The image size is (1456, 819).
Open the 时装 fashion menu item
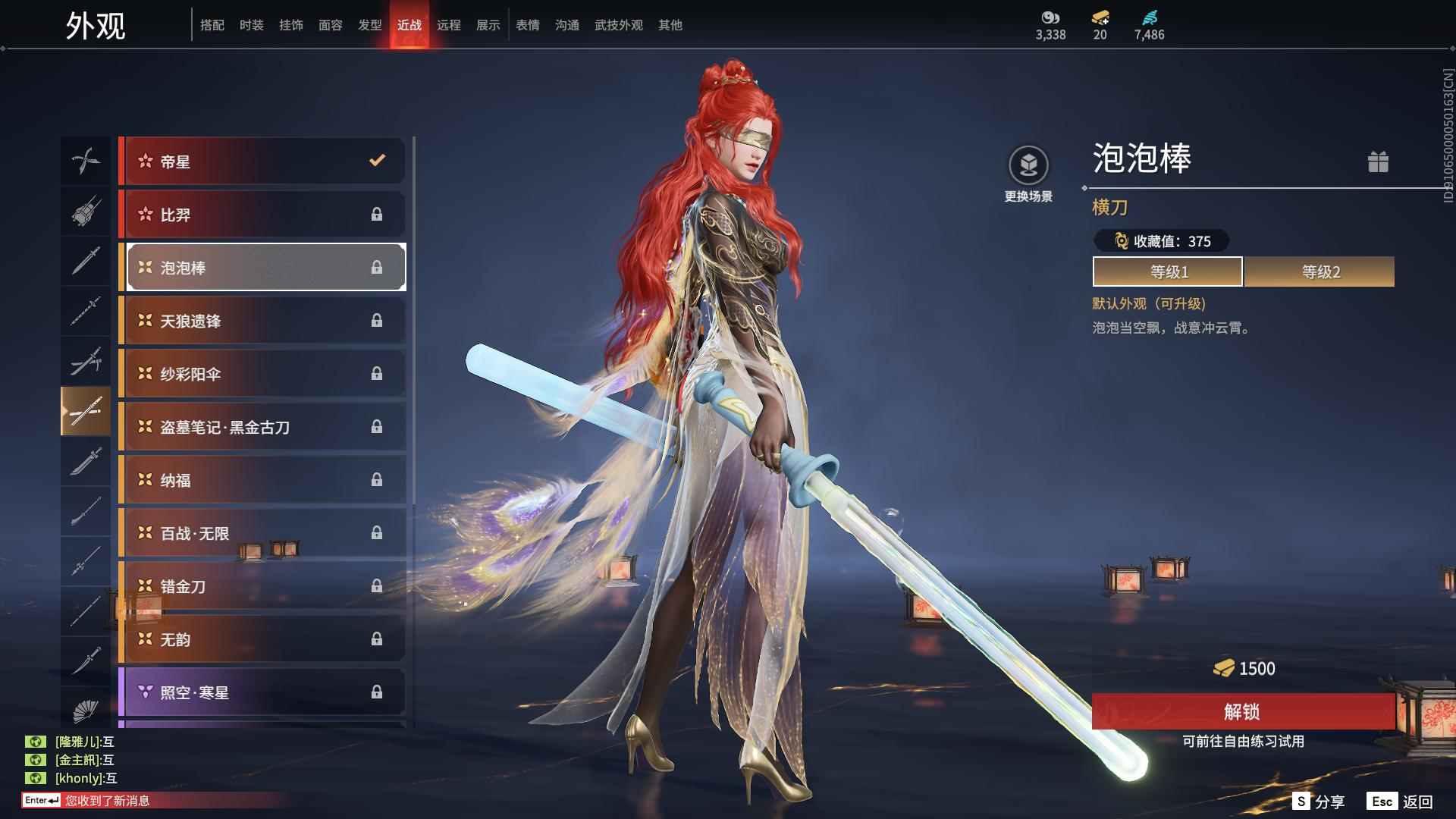(x=251, y=24)
